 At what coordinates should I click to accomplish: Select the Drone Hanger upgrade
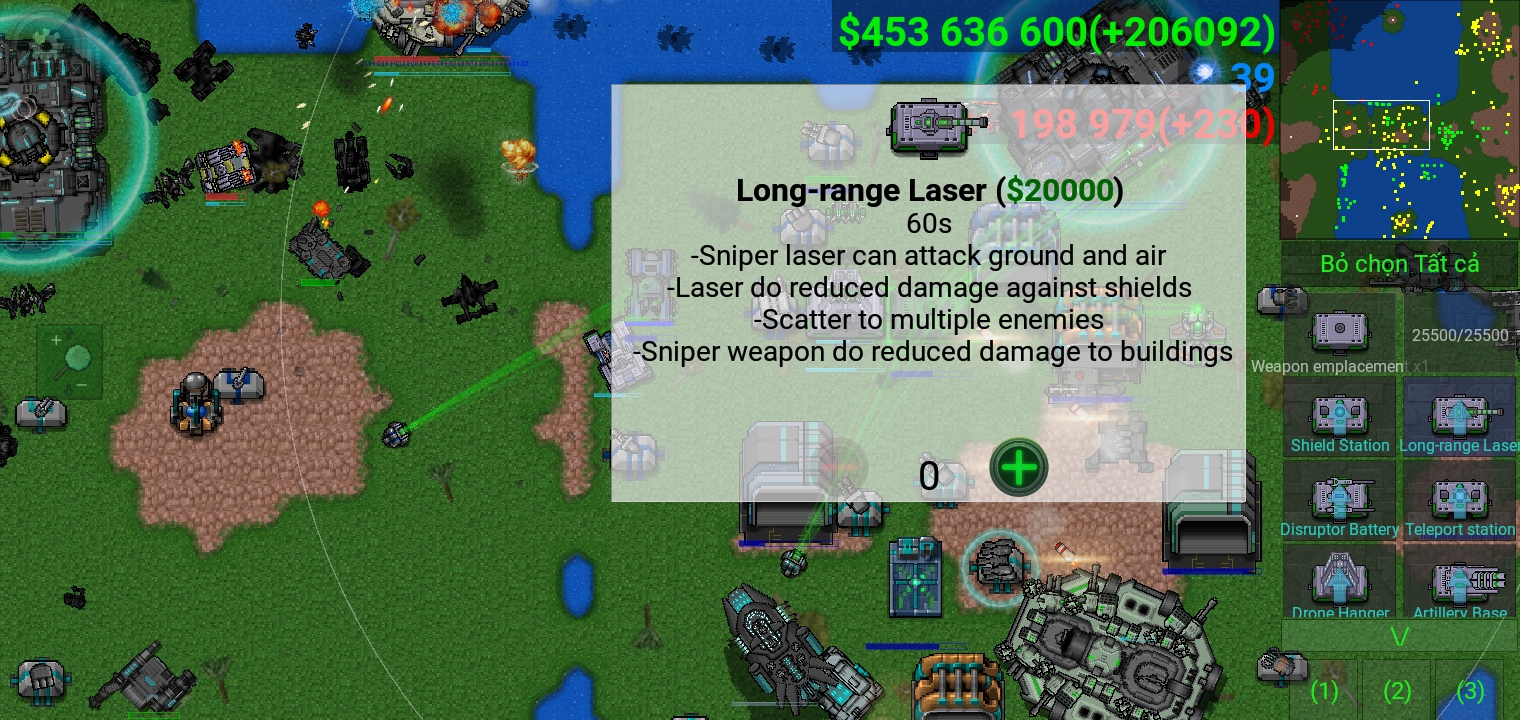pyautogui.click(x=1339, y=585)
